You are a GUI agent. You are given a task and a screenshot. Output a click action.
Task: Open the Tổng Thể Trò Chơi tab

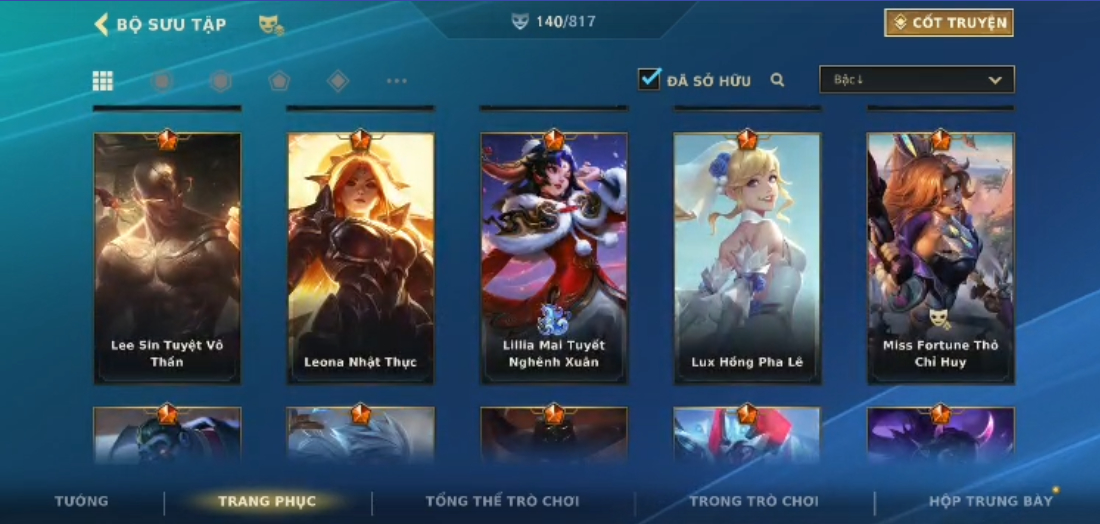502,501
